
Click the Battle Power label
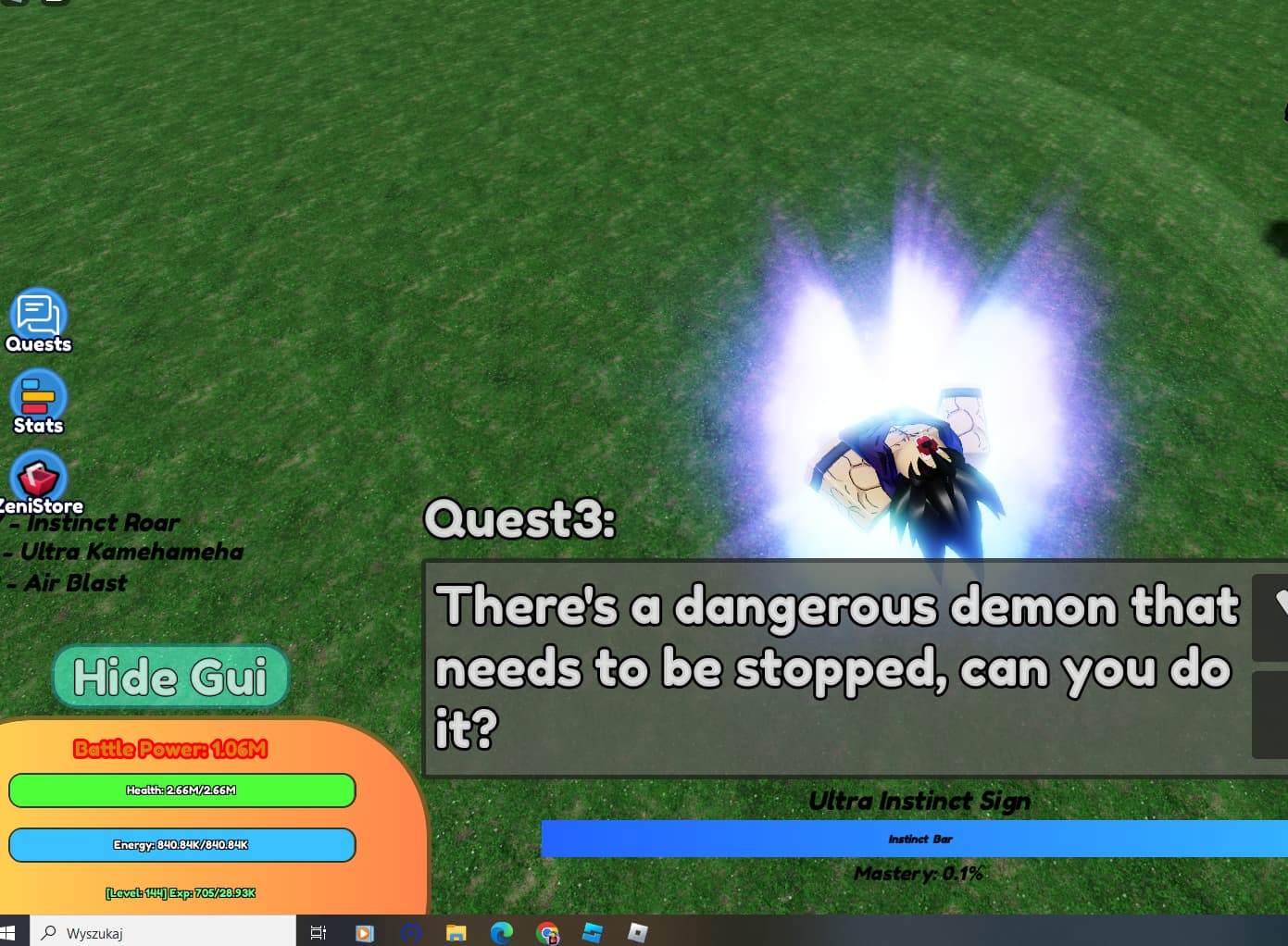(170, 748)
